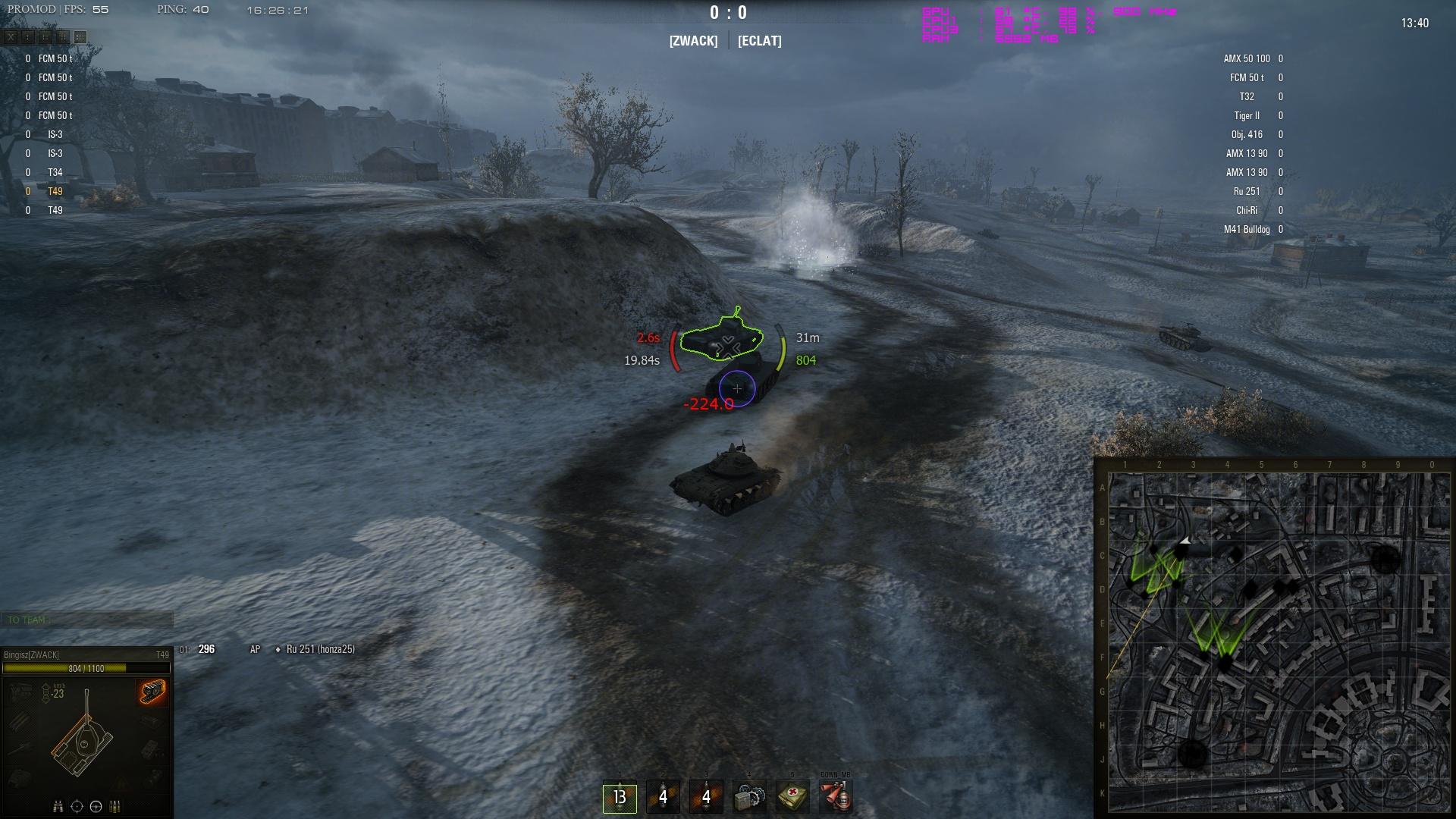
Task: Select Chi-Ri in the enemy team list
Action: (x=1246, y=210)
